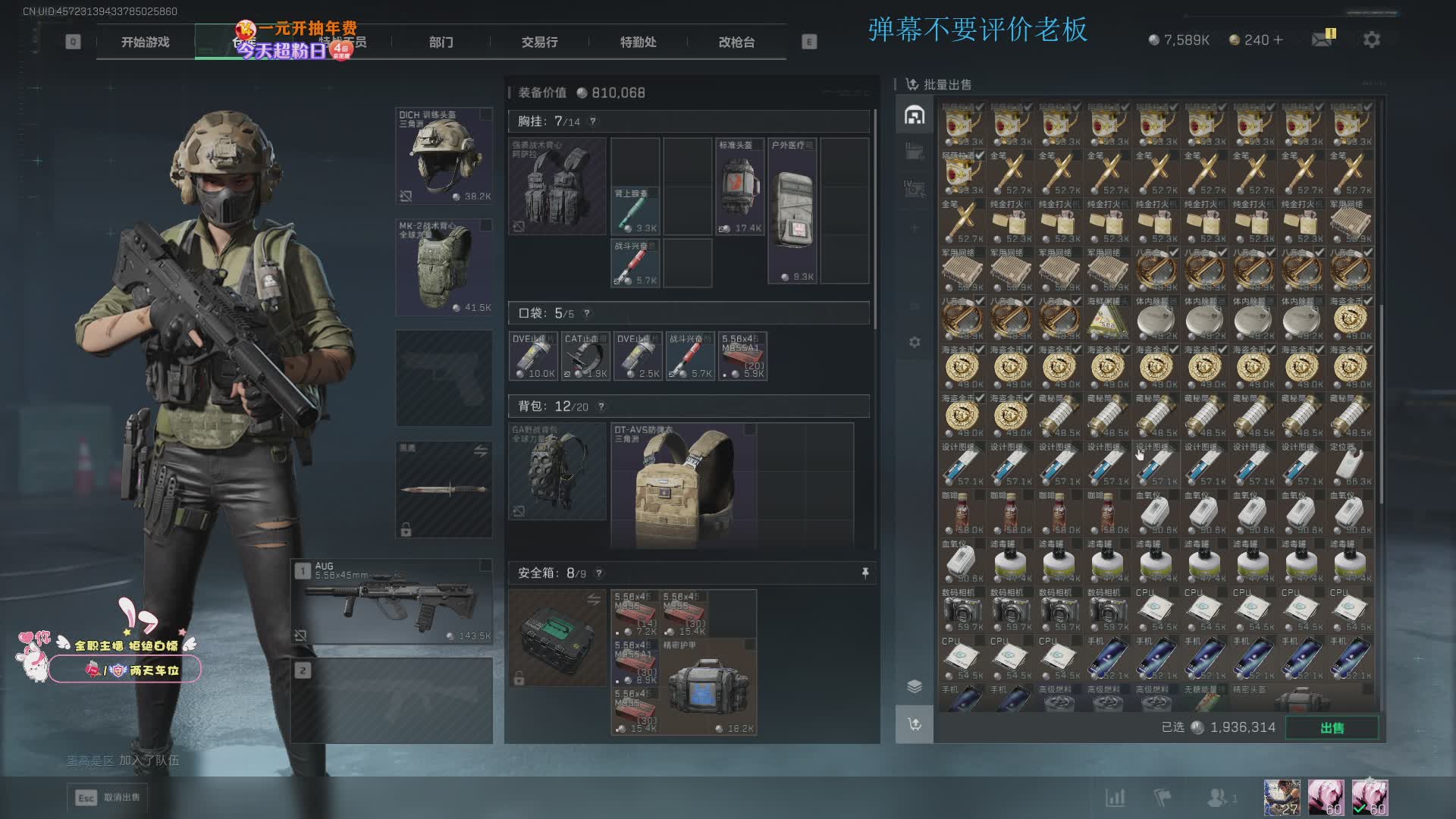Select the MK-2 tactical vest armor slot
Image resolution: width=1456 pixels, height=819 pixels.
pyautogui.click(x=444, y=268)
